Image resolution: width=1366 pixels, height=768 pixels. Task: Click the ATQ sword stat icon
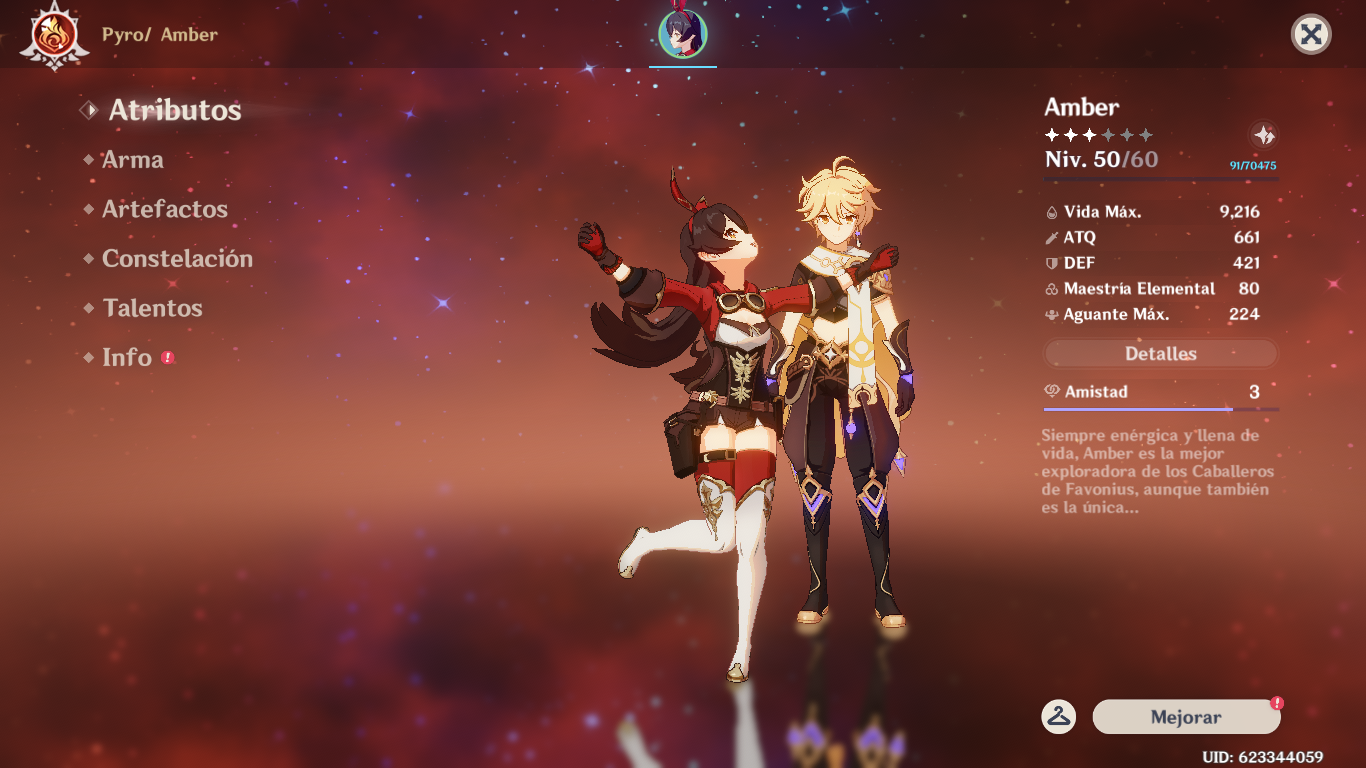coord(1053,237)
